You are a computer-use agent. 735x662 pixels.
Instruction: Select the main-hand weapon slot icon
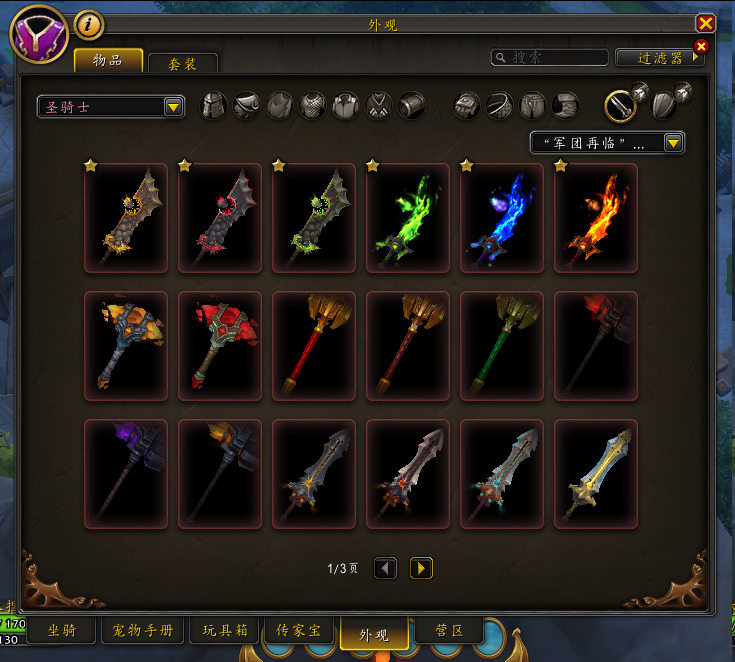coord(621,105)
